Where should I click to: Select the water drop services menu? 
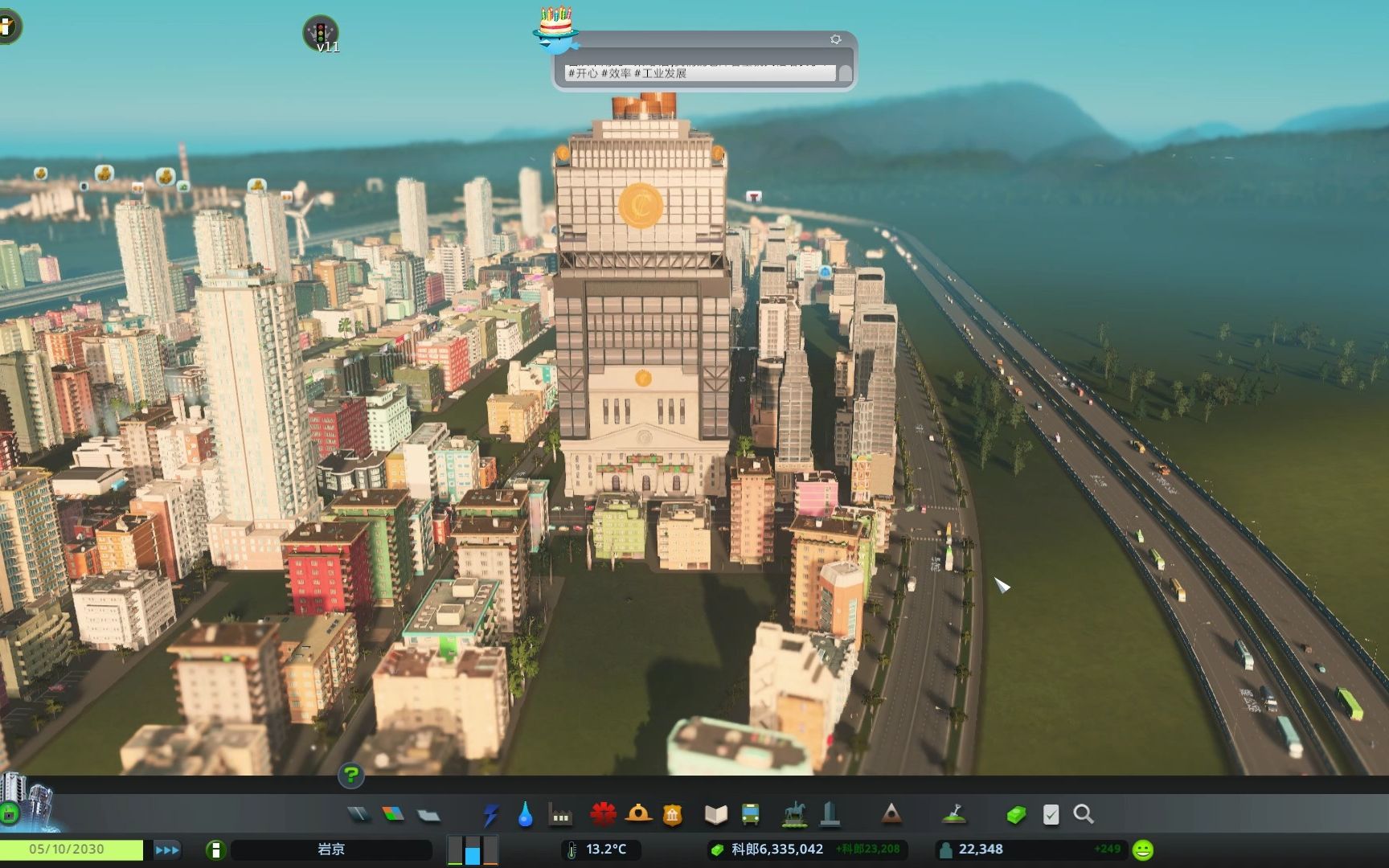(525, 815)
